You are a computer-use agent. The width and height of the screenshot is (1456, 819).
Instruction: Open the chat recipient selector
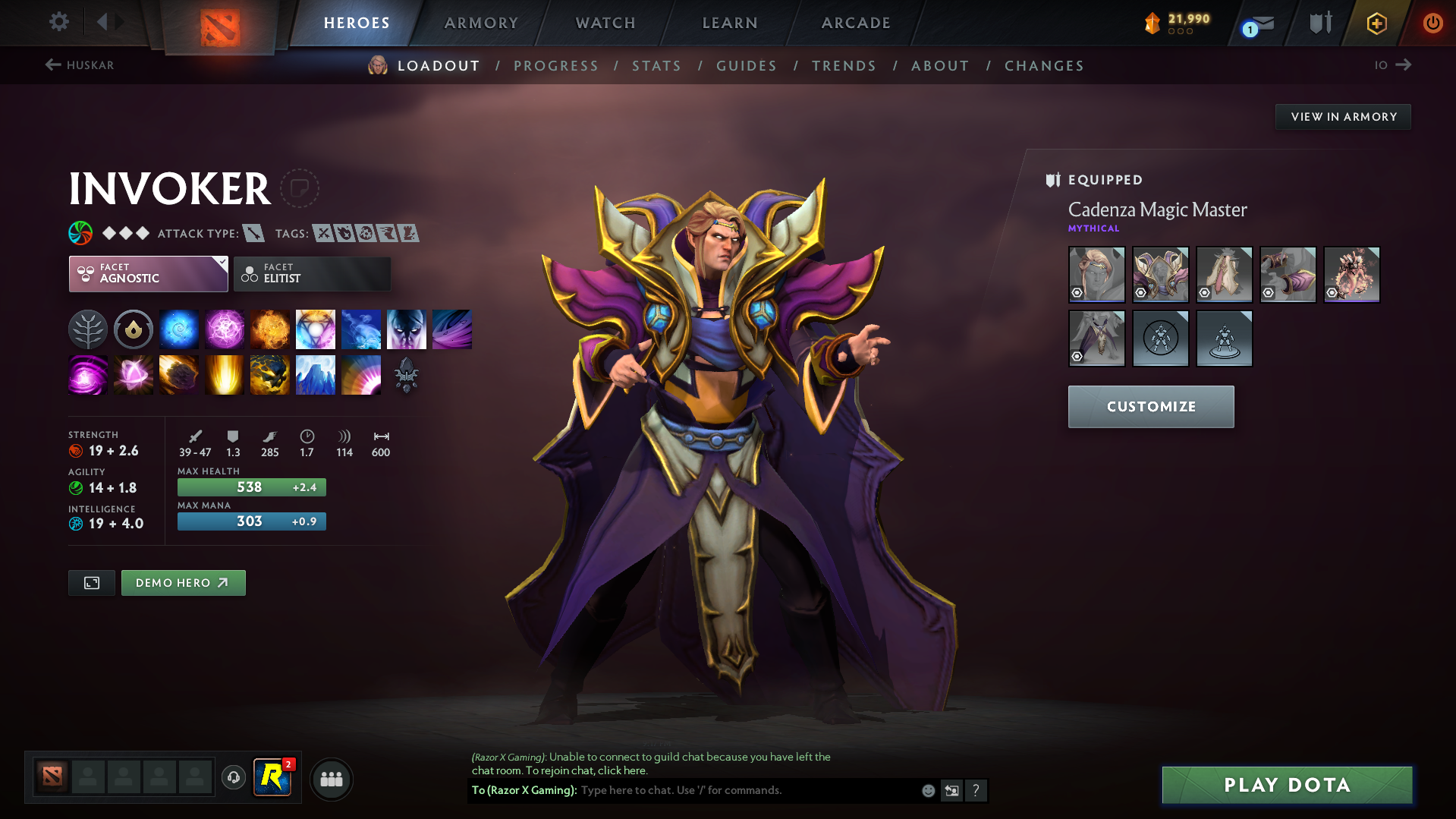click(952, 790)
